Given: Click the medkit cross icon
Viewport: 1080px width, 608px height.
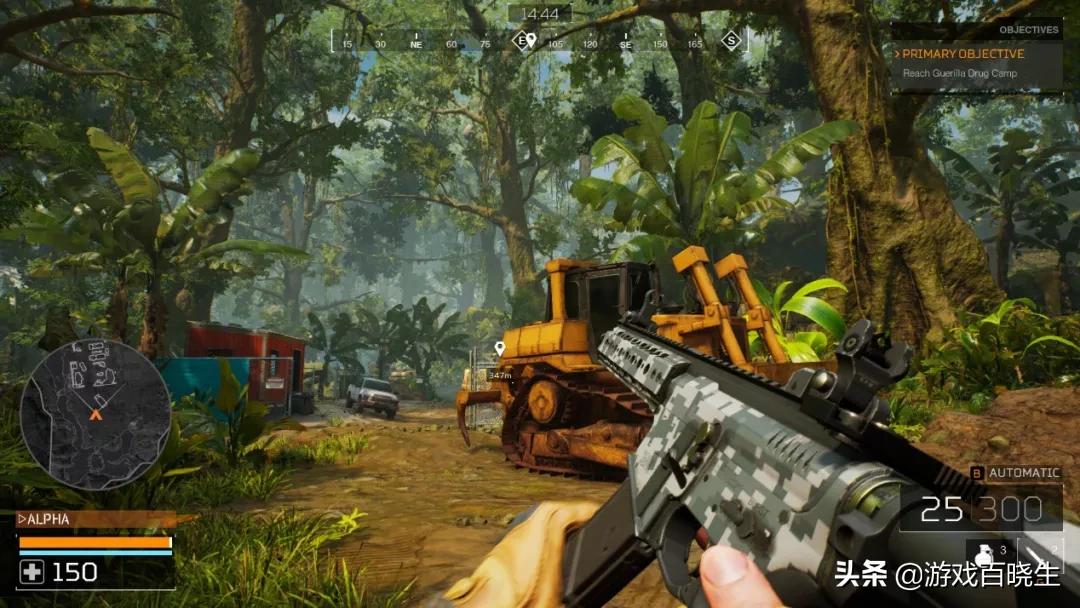Looking at the screenshot, I should click(33, 572).
